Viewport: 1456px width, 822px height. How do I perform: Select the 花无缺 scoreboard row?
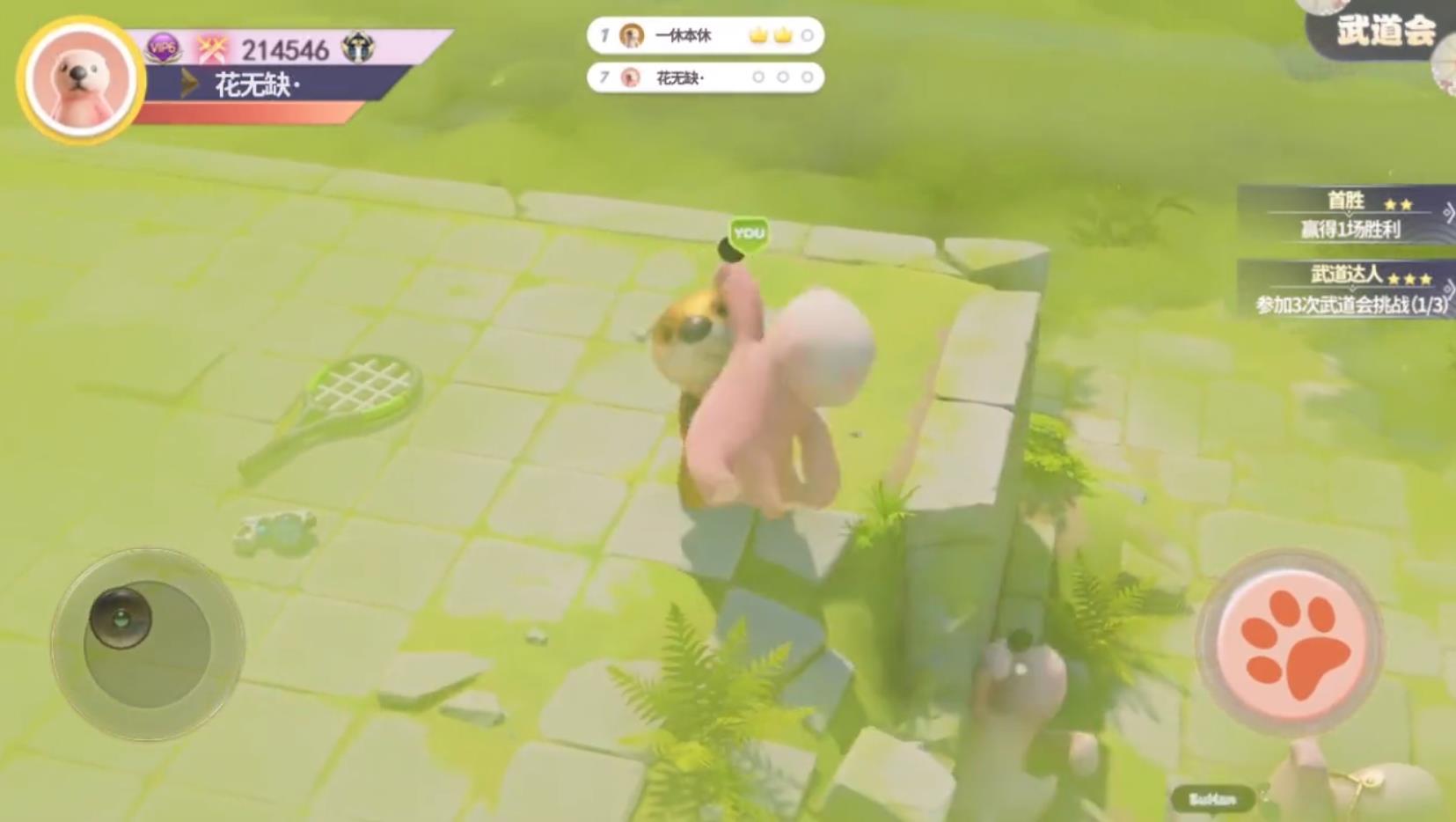click(705, 77)
